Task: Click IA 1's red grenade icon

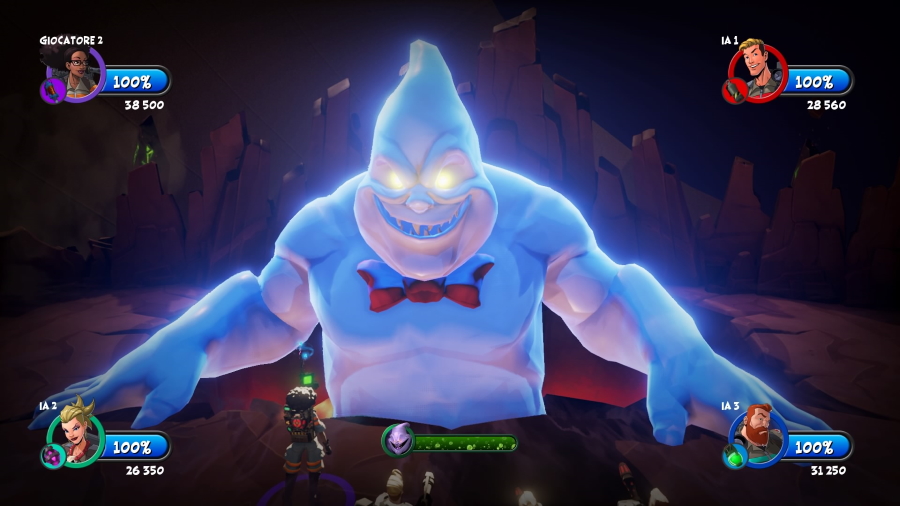Action: [x=733, y=91]
